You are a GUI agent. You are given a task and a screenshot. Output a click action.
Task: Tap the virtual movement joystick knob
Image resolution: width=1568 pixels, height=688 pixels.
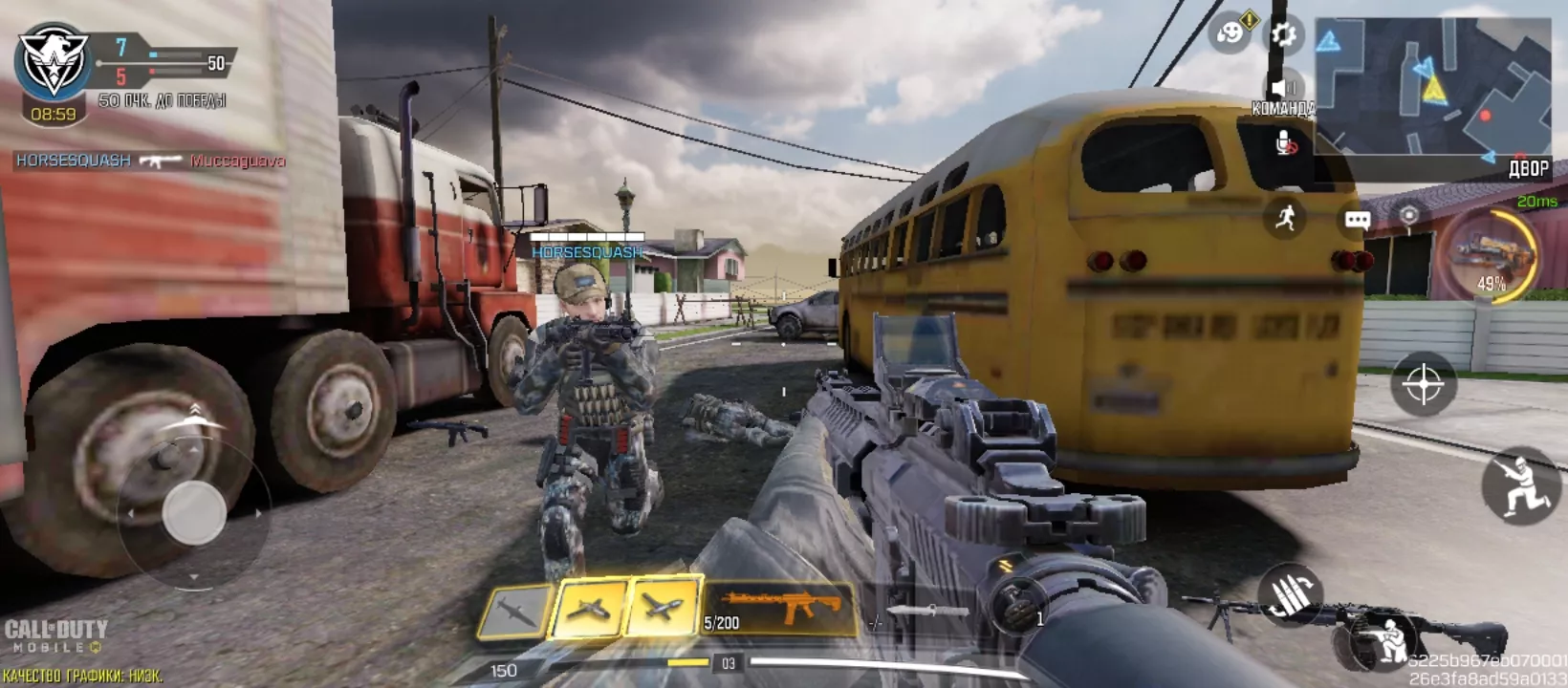[194, 513]
